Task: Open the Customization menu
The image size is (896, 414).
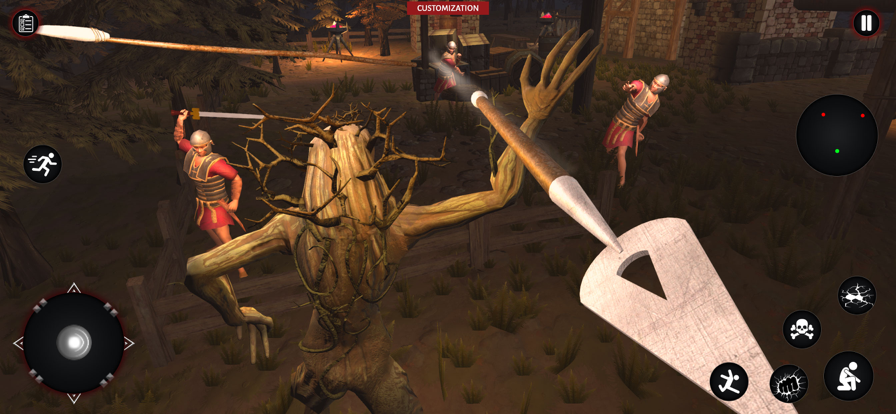Action: tap(448, 8)
